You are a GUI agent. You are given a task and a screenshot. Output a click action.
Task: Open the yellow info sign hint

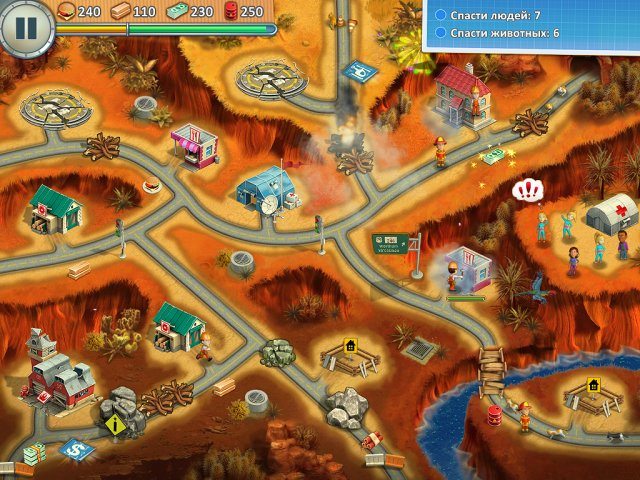pos(112,425)
